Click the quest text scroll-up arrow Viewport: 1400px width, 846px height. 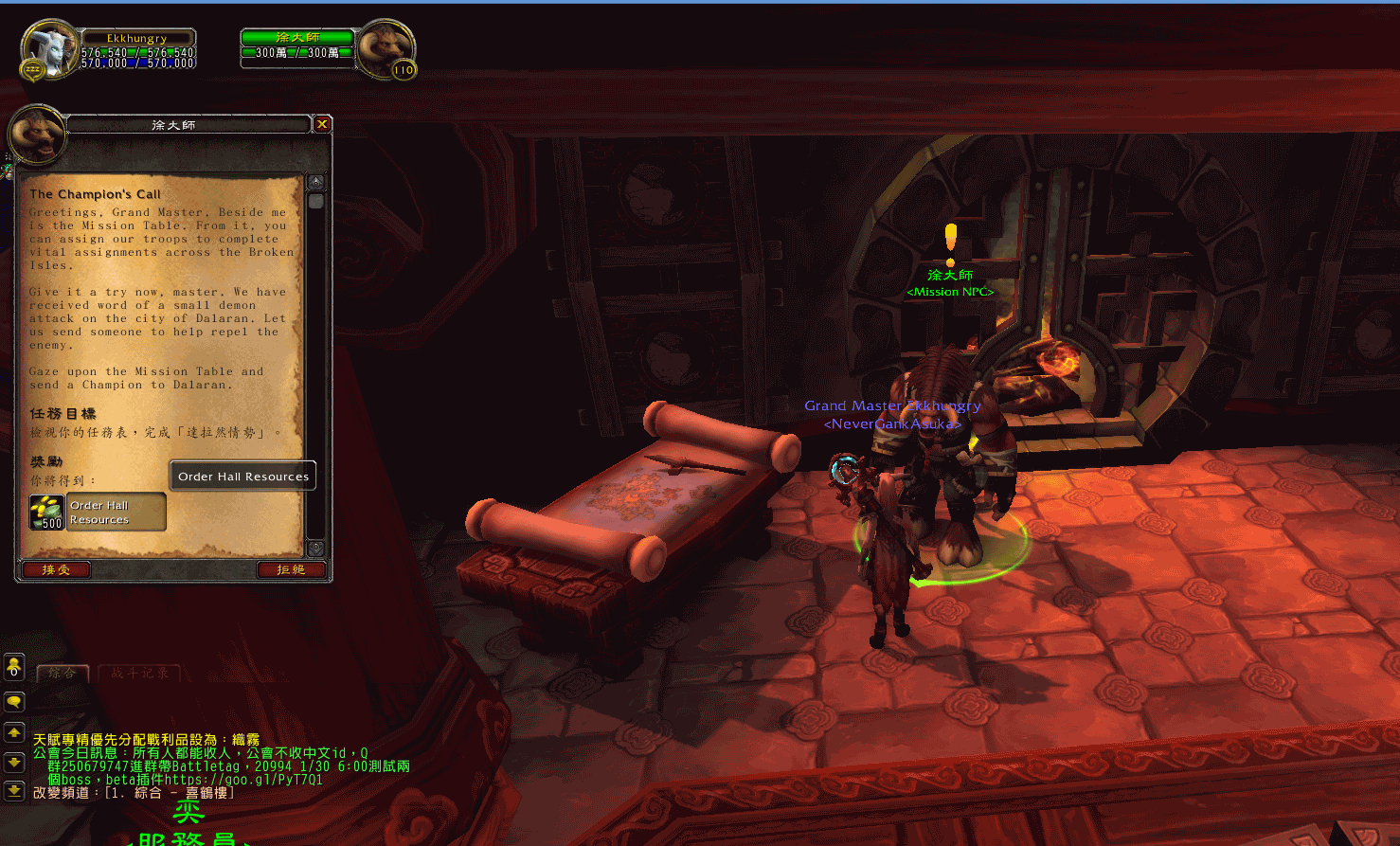point(316,182)
